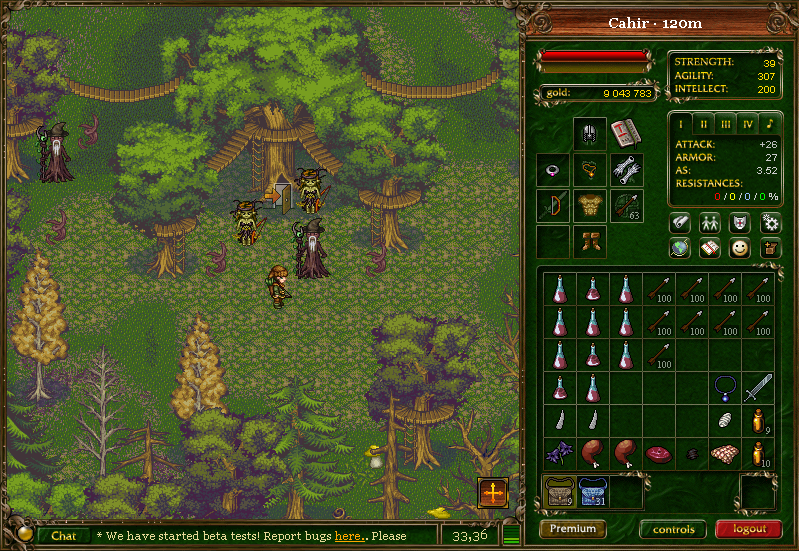Open the gear settings icon
Viewport: 799px width, 551px height.
pyautogui.click(x=769, y=222)
